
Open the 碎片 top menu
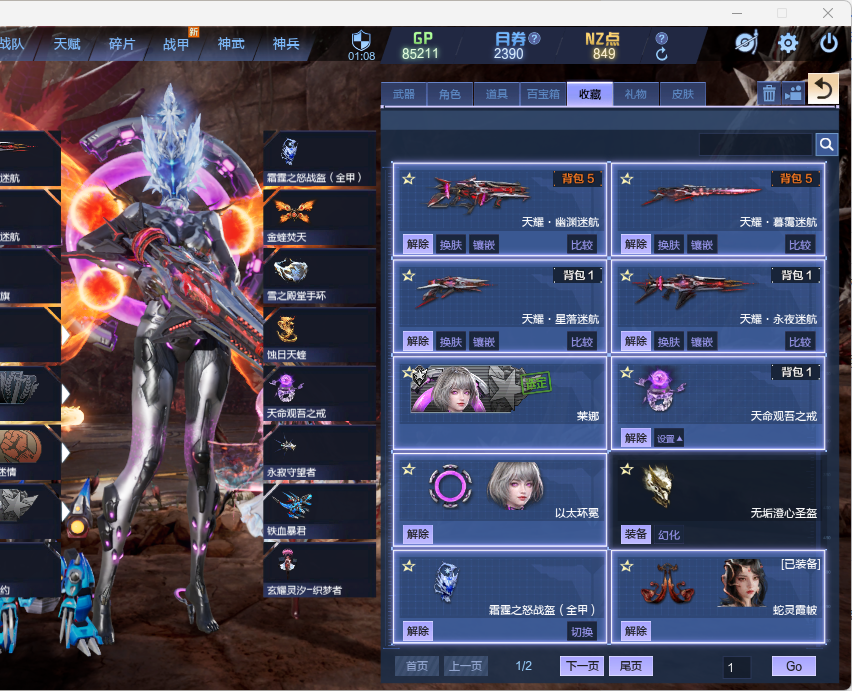[x=122, y=44]
